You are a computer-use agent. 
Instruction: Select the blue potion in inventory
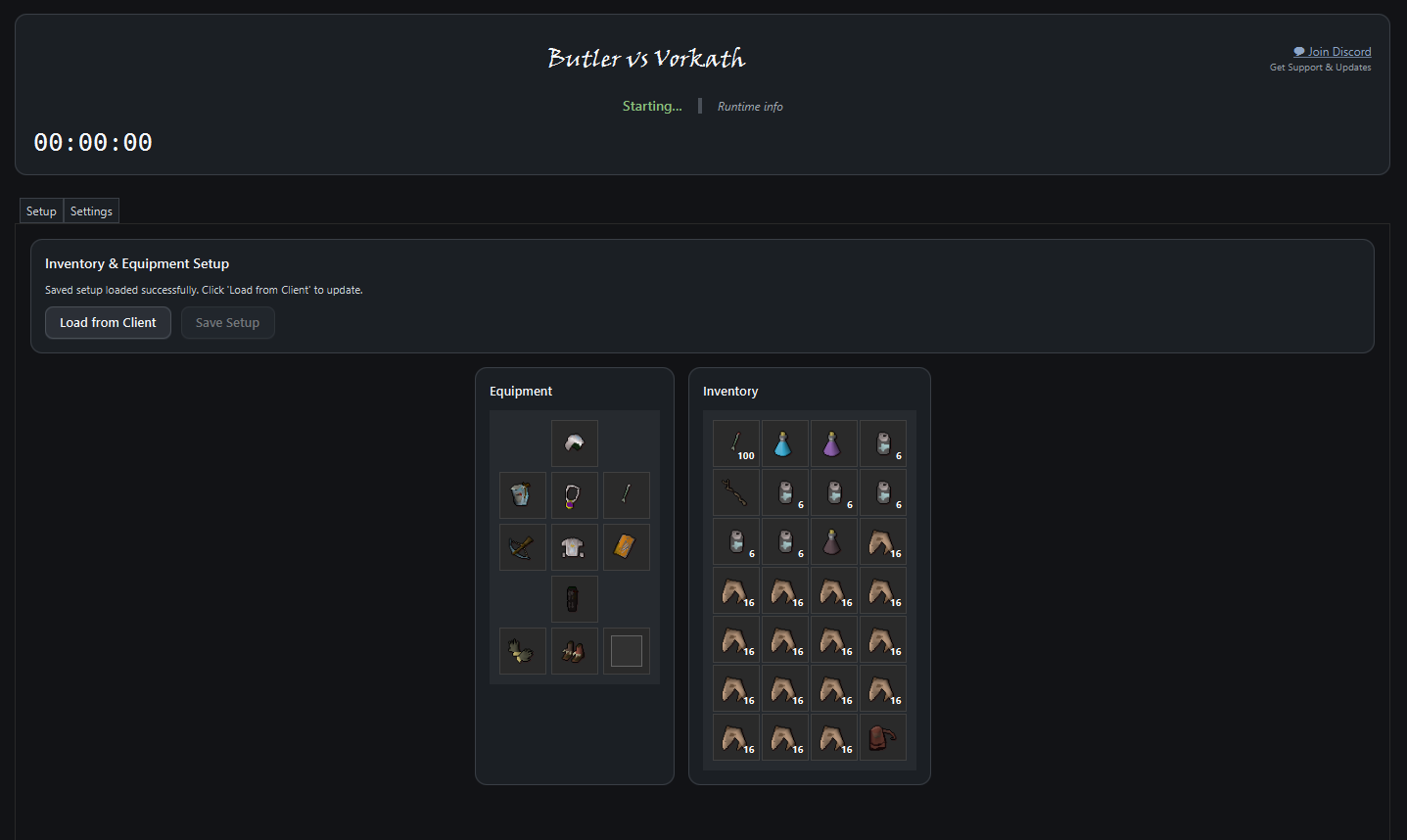coord(785,443)
